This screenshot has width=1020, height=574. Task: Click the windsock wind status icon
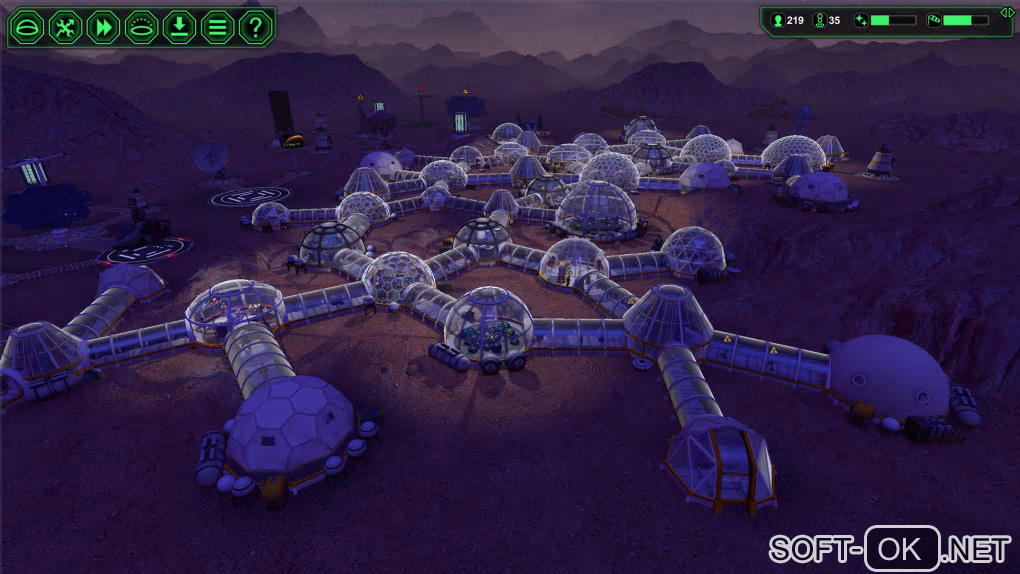pyautogui.click(x=934, y=20)
